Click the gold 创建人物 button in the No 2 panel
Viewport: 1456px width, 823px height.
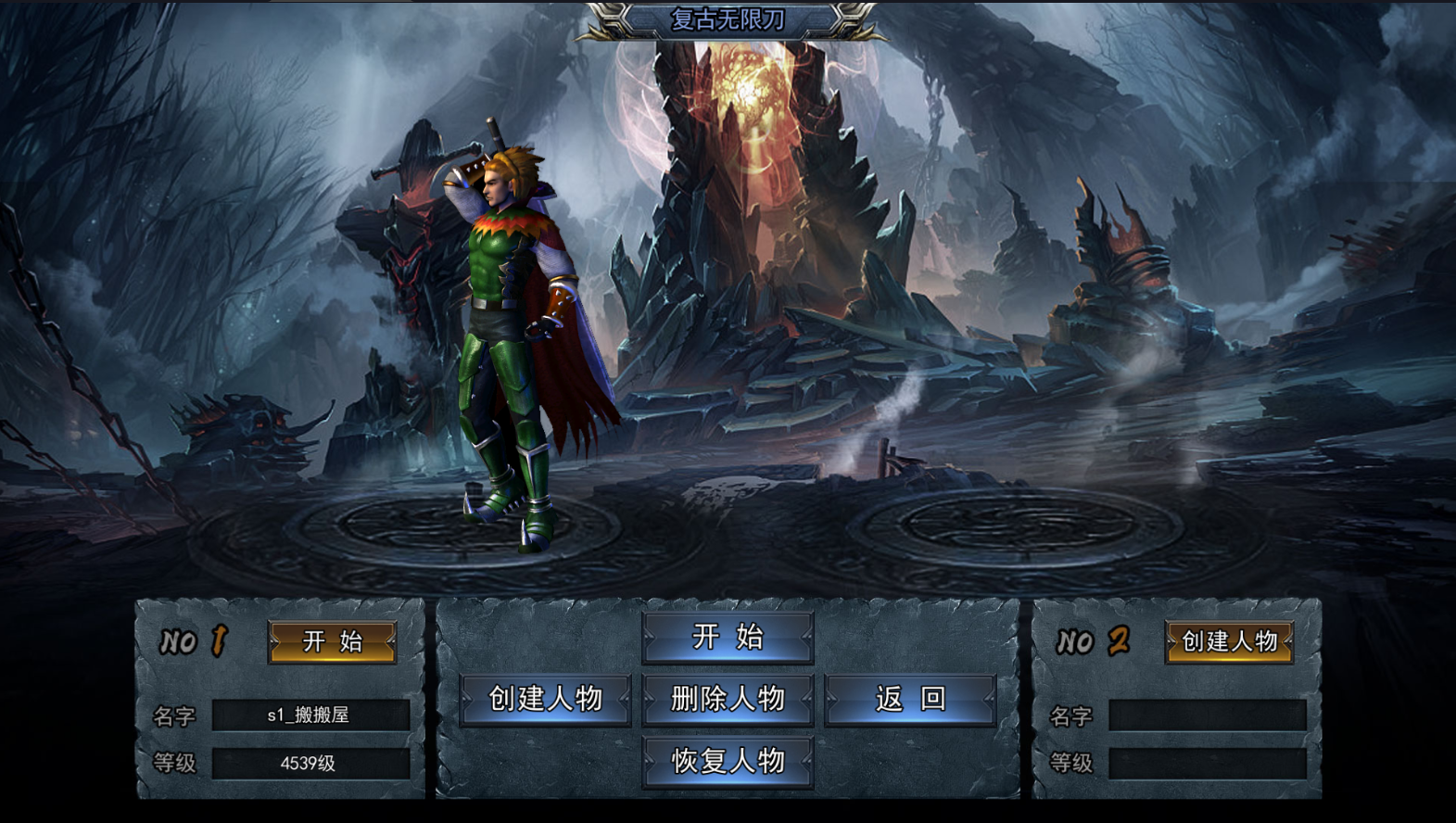click(1229, 641)
